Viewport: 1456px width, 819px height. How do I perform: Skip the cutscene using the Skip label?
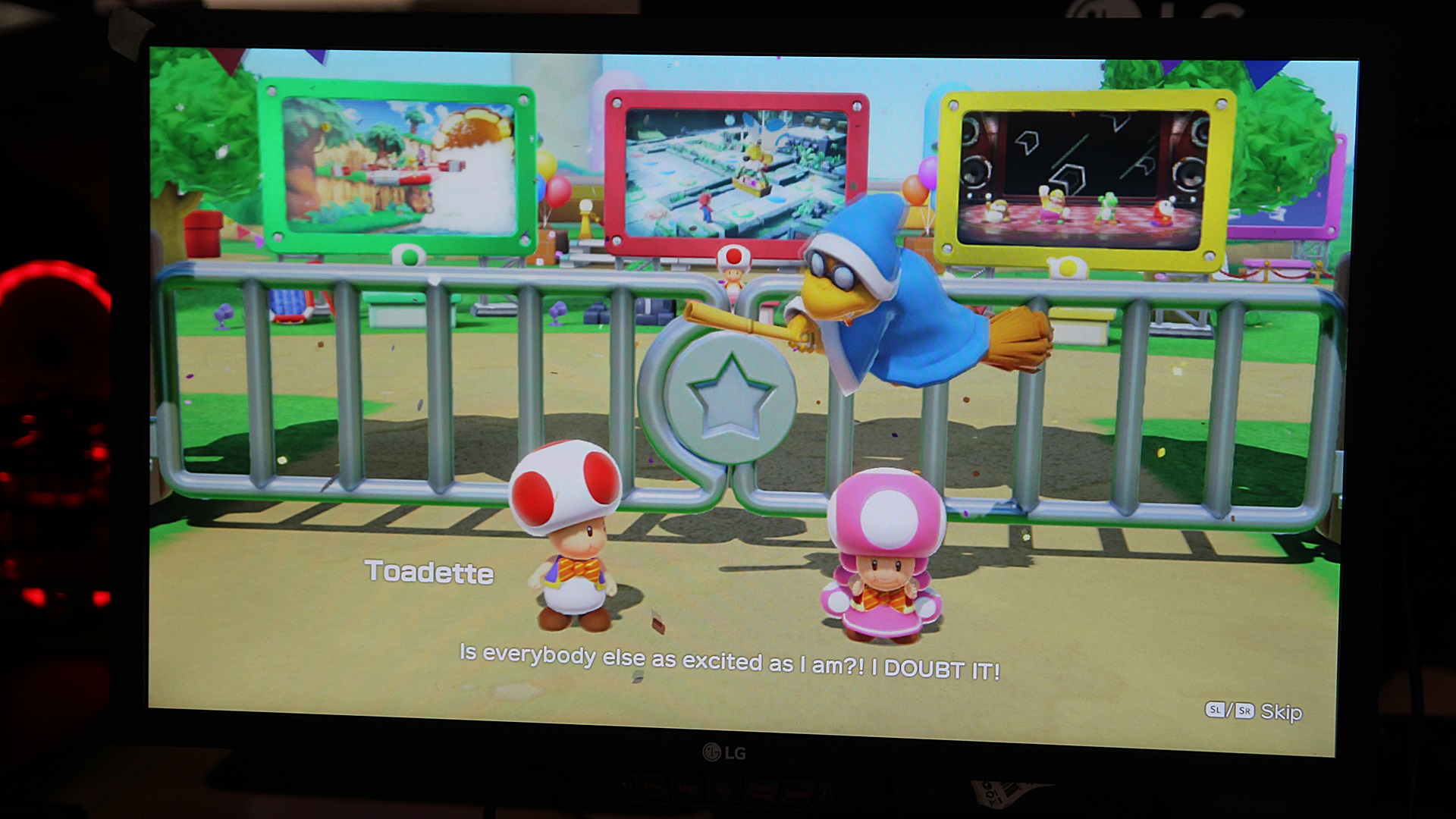tap(1280, 712)
